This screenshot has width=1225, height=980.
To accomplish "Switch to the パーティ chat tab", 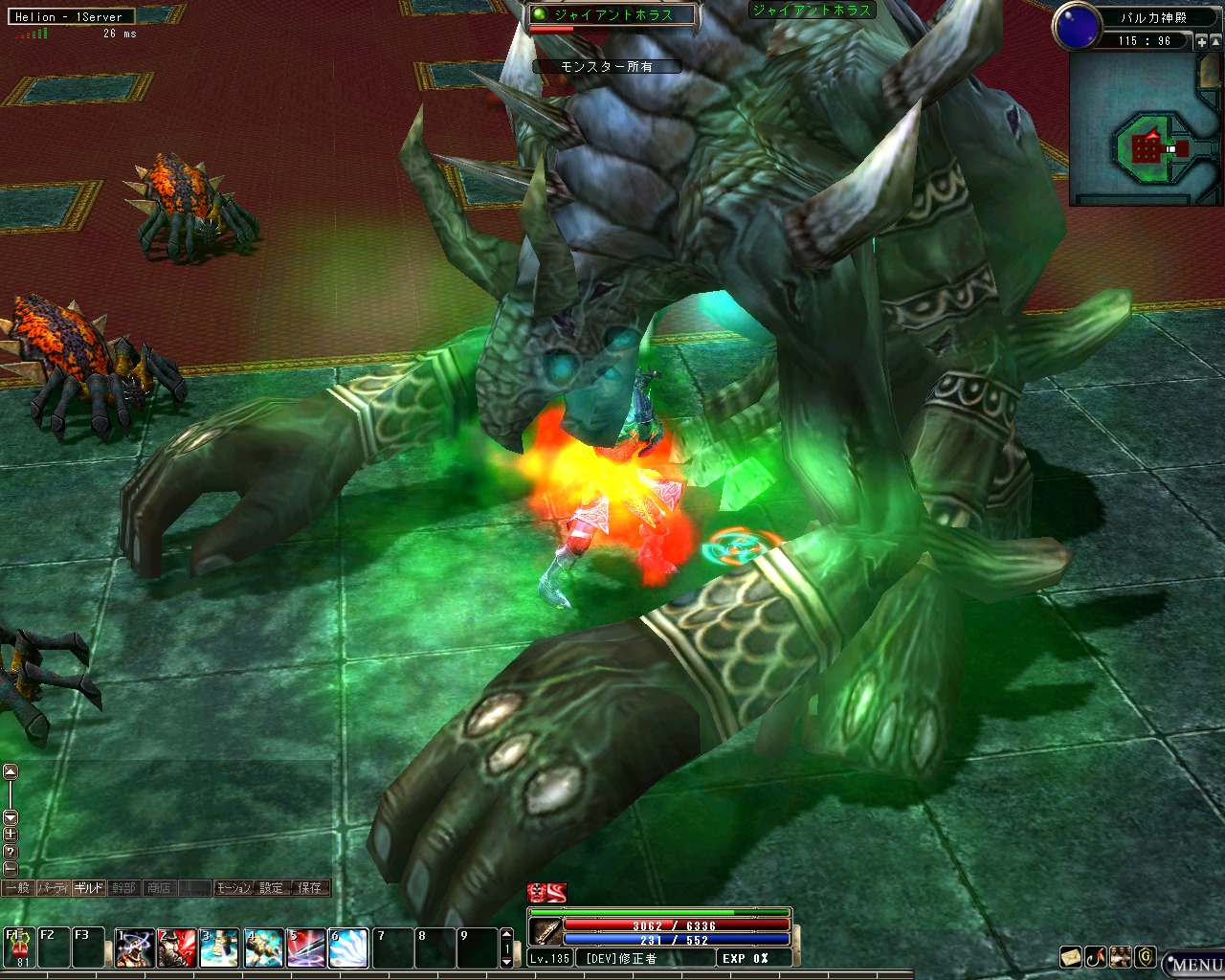I will point(53,888).
